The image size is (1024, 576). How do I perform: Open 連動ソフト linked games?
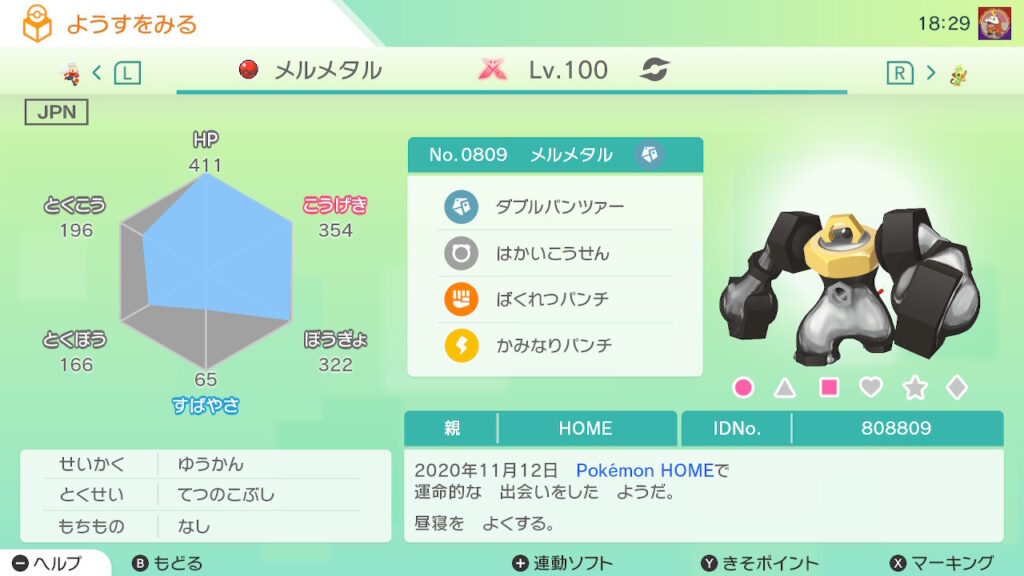(562, 563)
